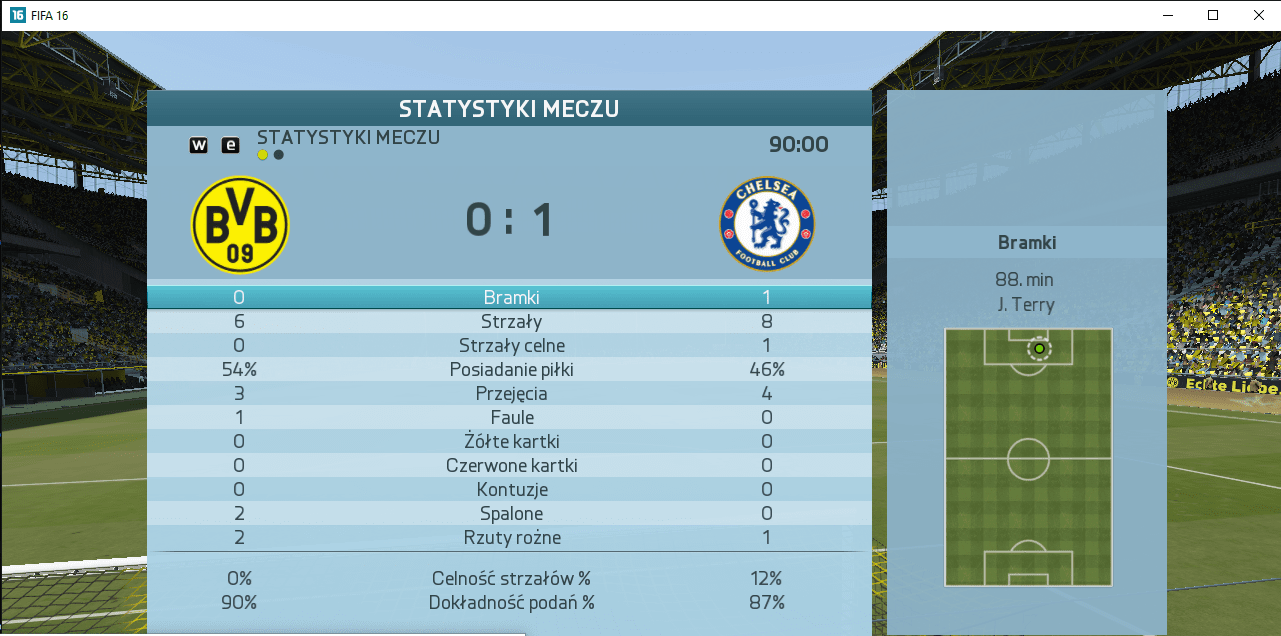Select the Strzały celne row
Image resolution: width=1281 pixels, height=636 pixels.
point(509,345)
